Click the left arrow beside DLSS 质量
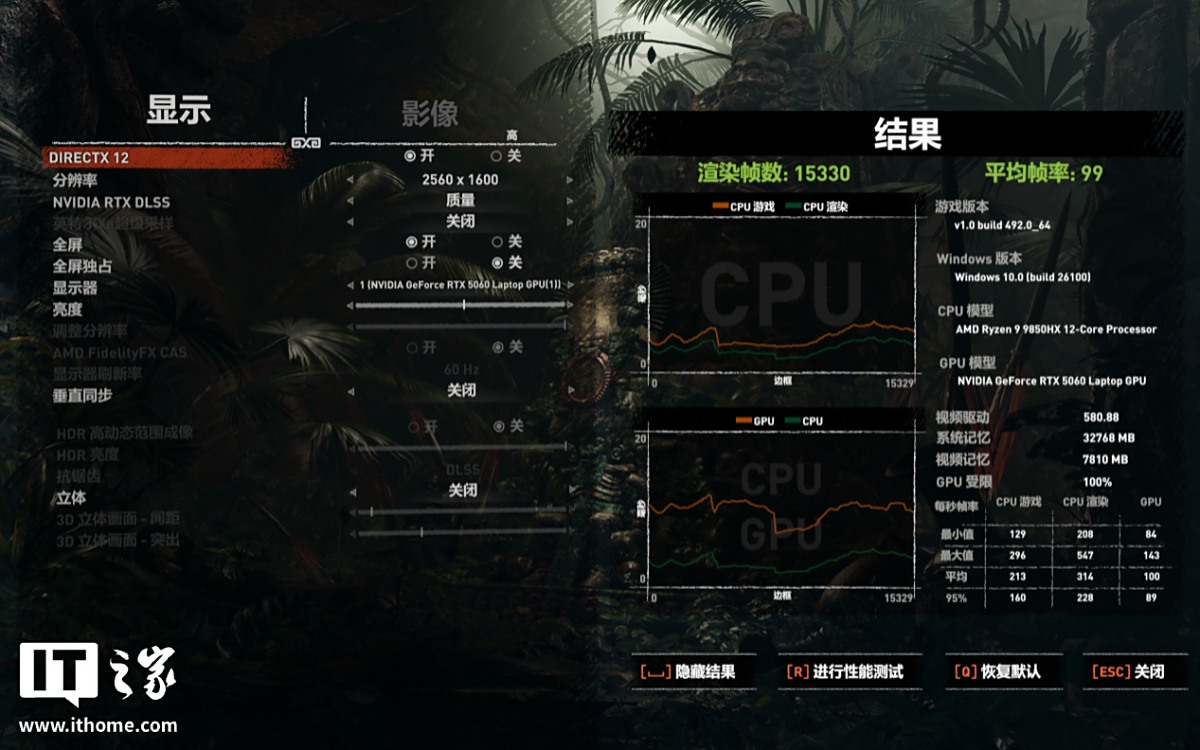 click(351, 201)
